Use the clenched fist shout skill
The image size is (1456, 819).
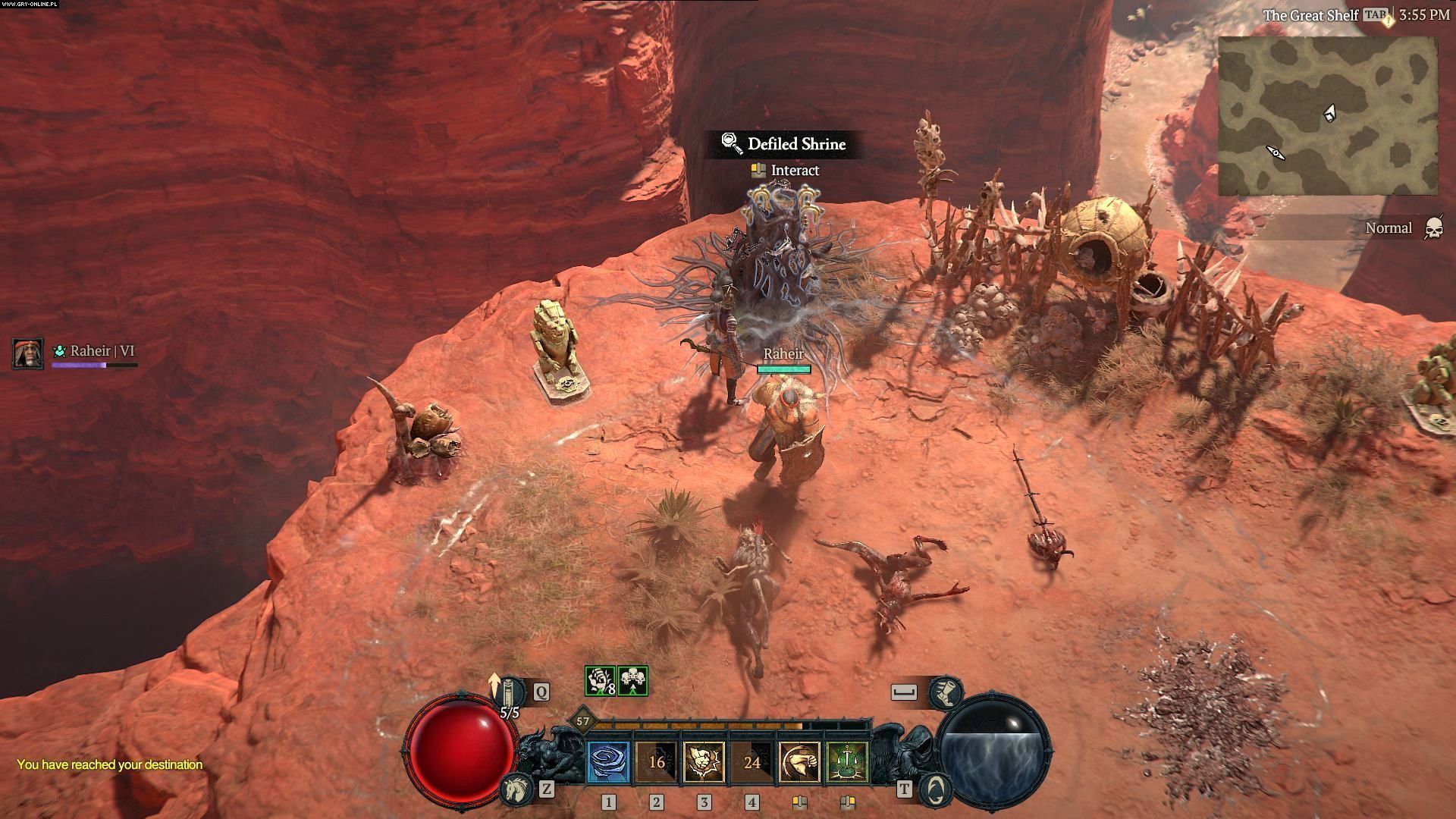click(704, 761)
